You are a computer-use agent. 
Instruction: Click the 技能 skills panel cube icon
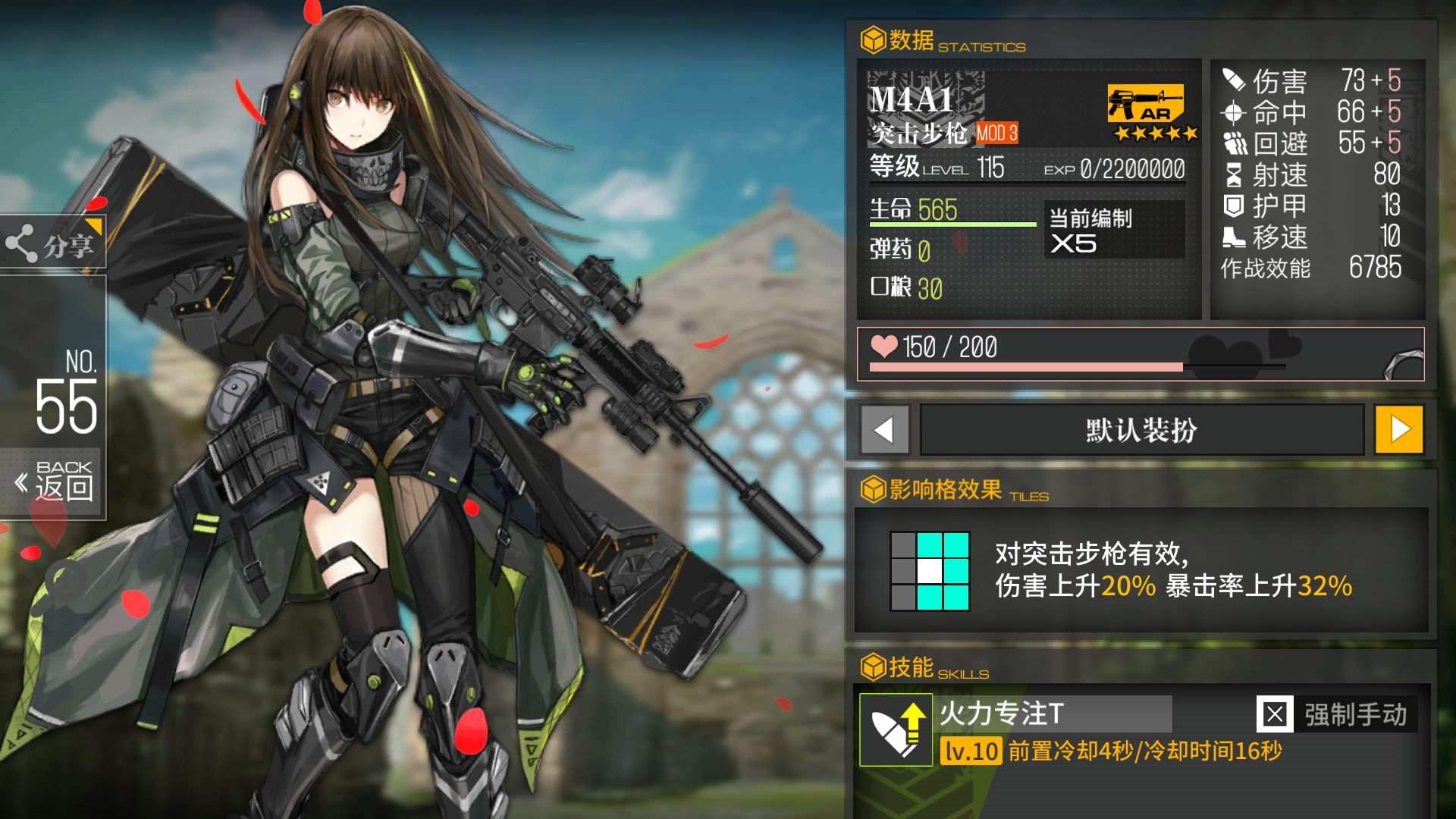click(872, 667)
